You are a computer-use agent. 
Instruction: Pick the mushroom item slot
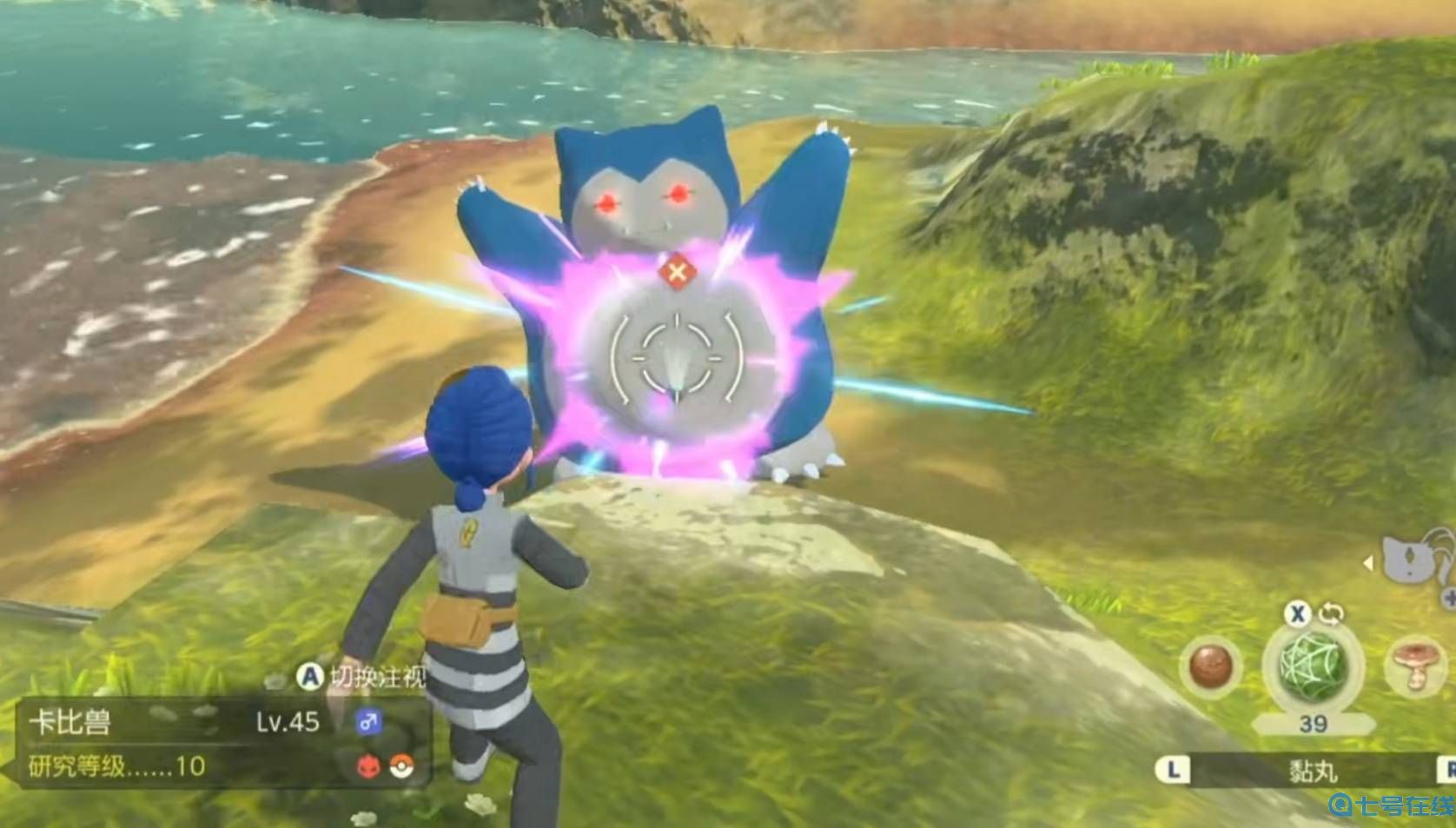(1413, 666)
